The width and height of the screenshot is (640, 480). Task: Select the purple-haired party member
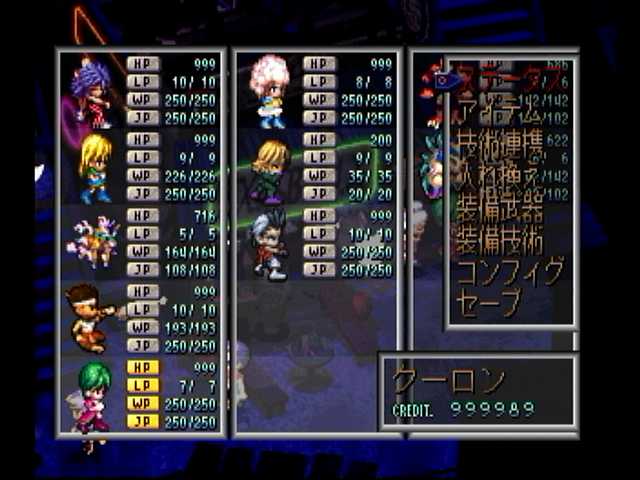pyautogui.click(x=90, y=92)
